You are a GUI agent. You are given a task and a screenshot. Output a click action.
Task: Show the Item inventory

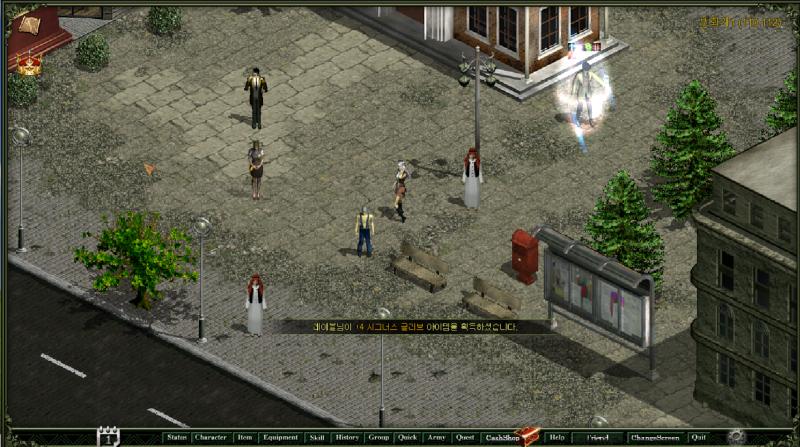(x=245, y=437)
